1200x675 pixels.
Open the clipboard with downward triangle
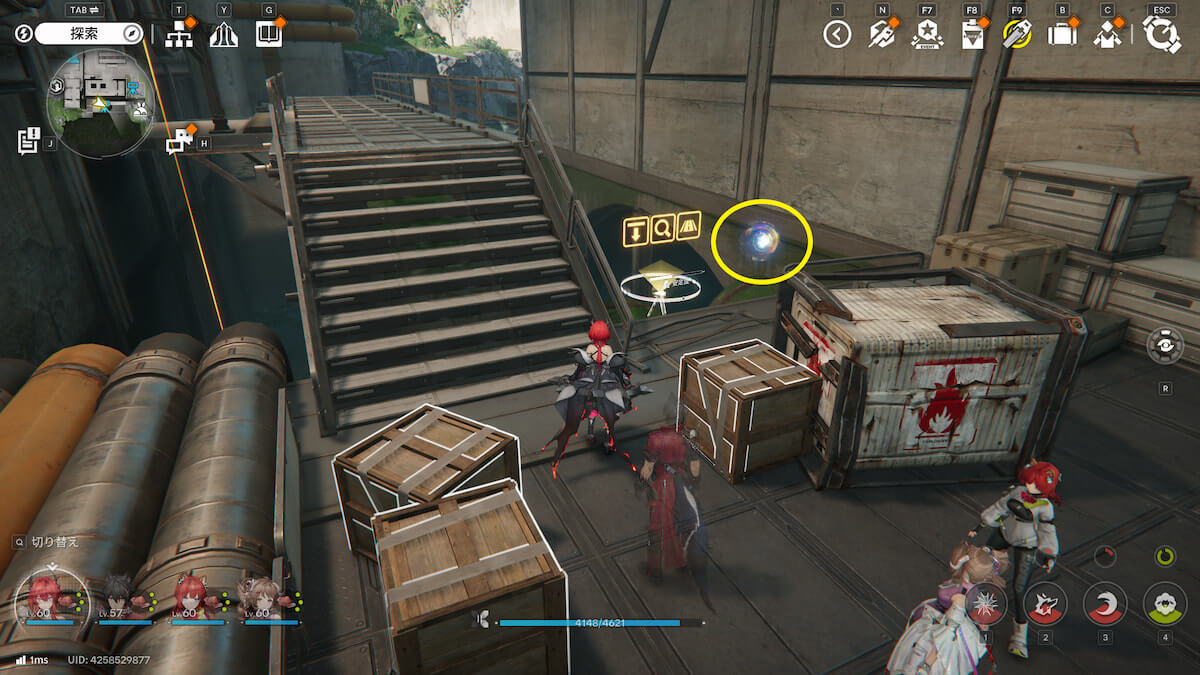971,35
